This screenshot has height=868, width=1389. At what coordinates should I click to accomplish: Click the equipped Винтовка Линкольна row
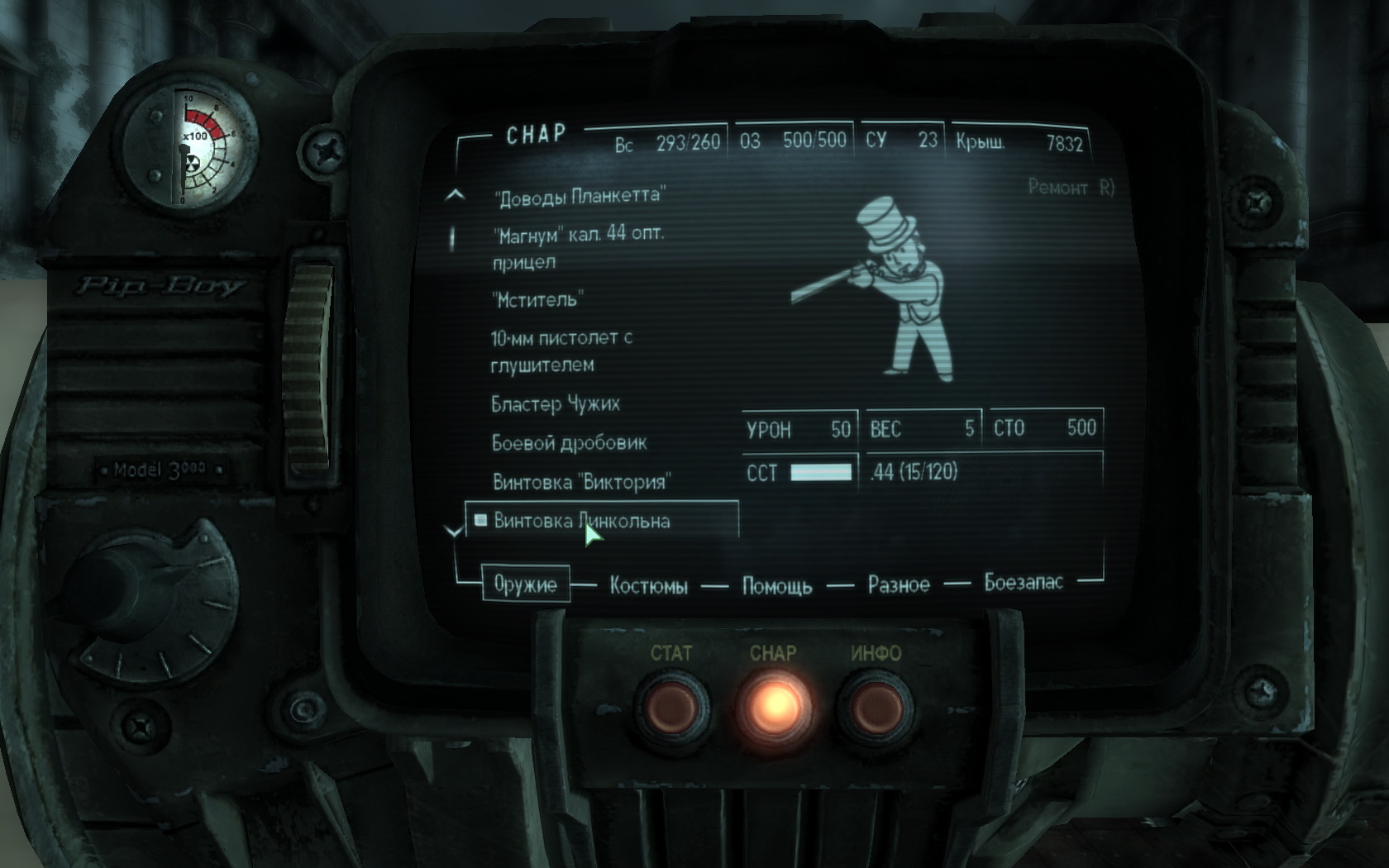click(581, 521)
